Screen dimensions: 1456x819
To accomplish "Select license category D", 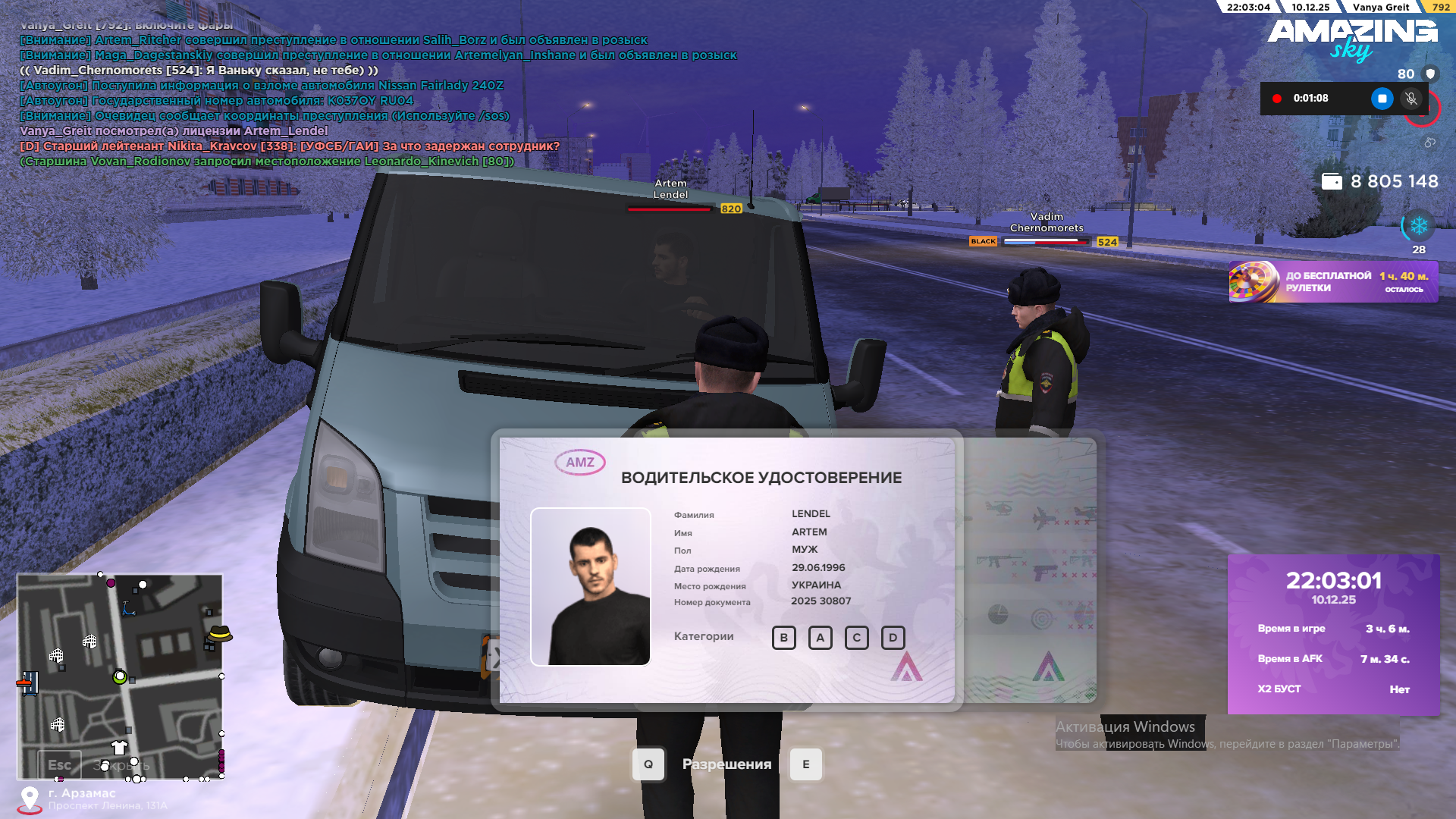I will click(893, 638).
